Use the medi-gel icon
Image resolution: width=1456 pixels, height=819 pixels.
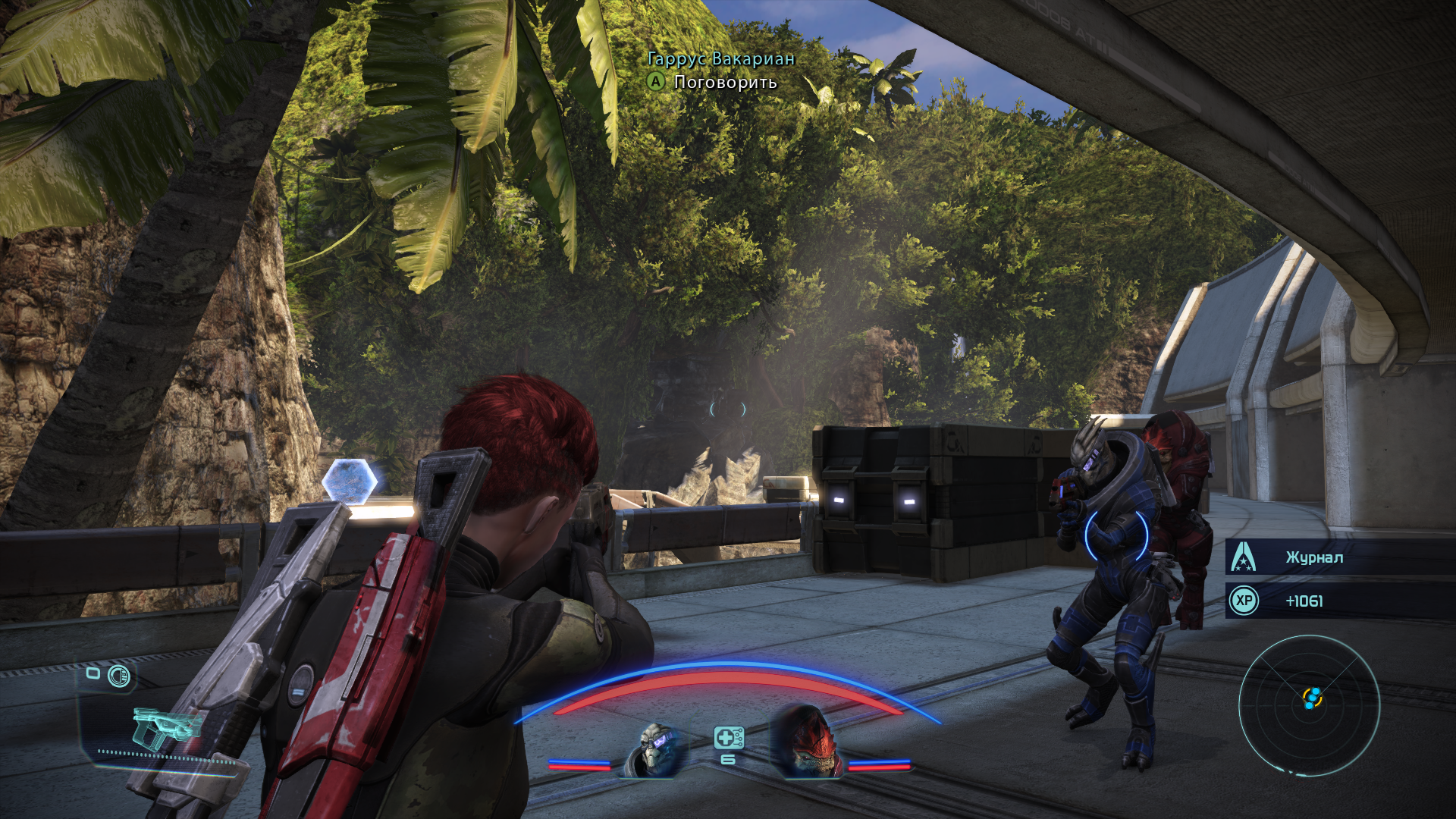tap(728, 738)
